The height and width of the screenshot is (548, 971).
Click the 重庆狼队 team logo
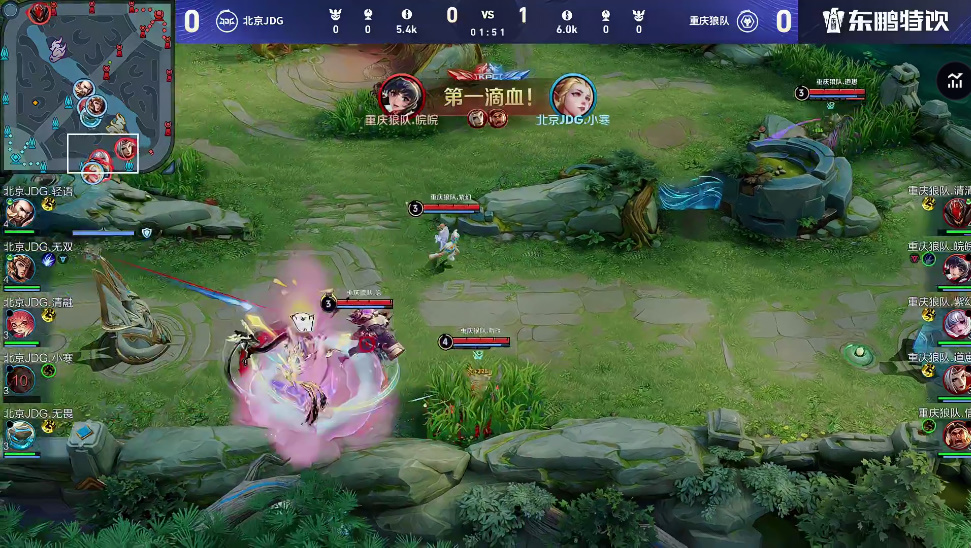[x=746, y=21]
